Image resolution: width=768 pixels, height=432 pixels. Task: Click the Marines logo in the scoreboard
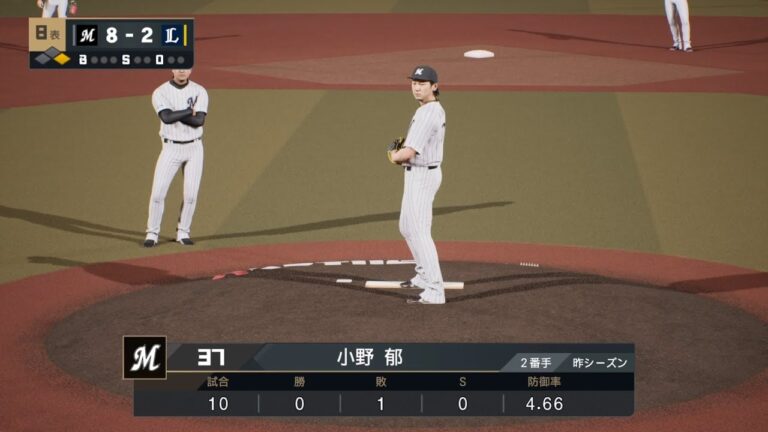[88, 35]
